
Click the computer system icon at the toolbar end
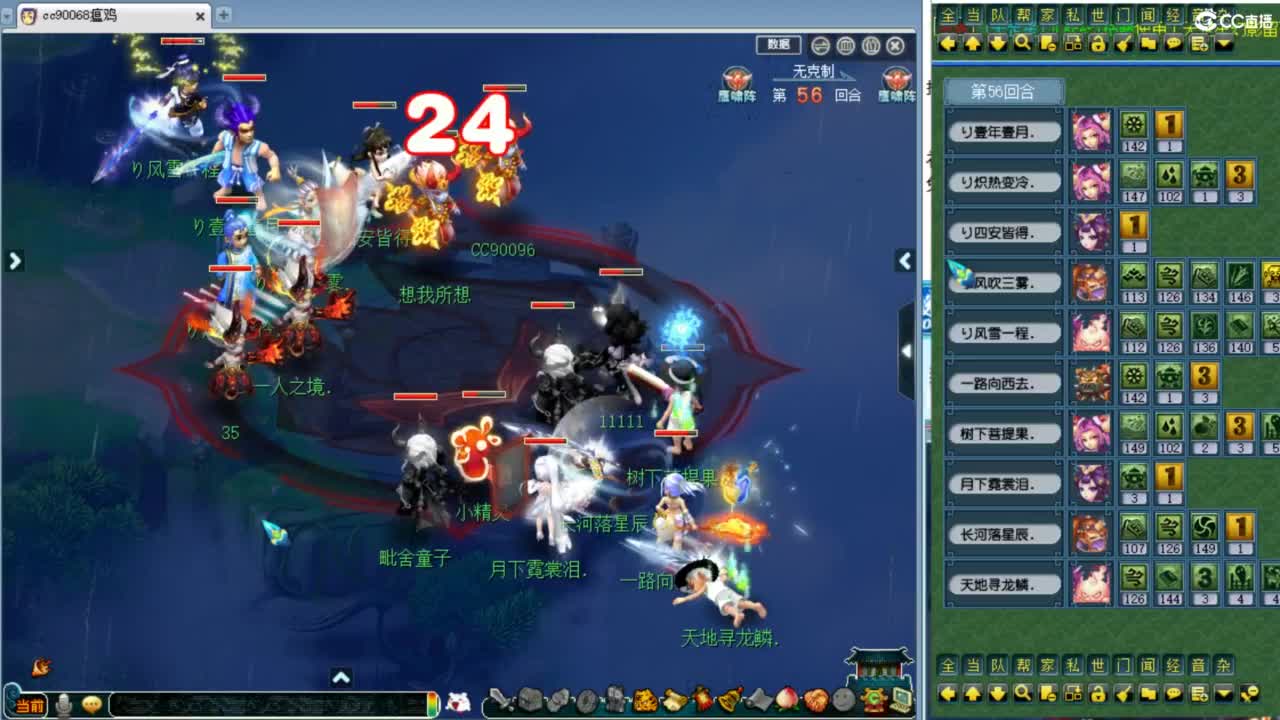(899, 699)
